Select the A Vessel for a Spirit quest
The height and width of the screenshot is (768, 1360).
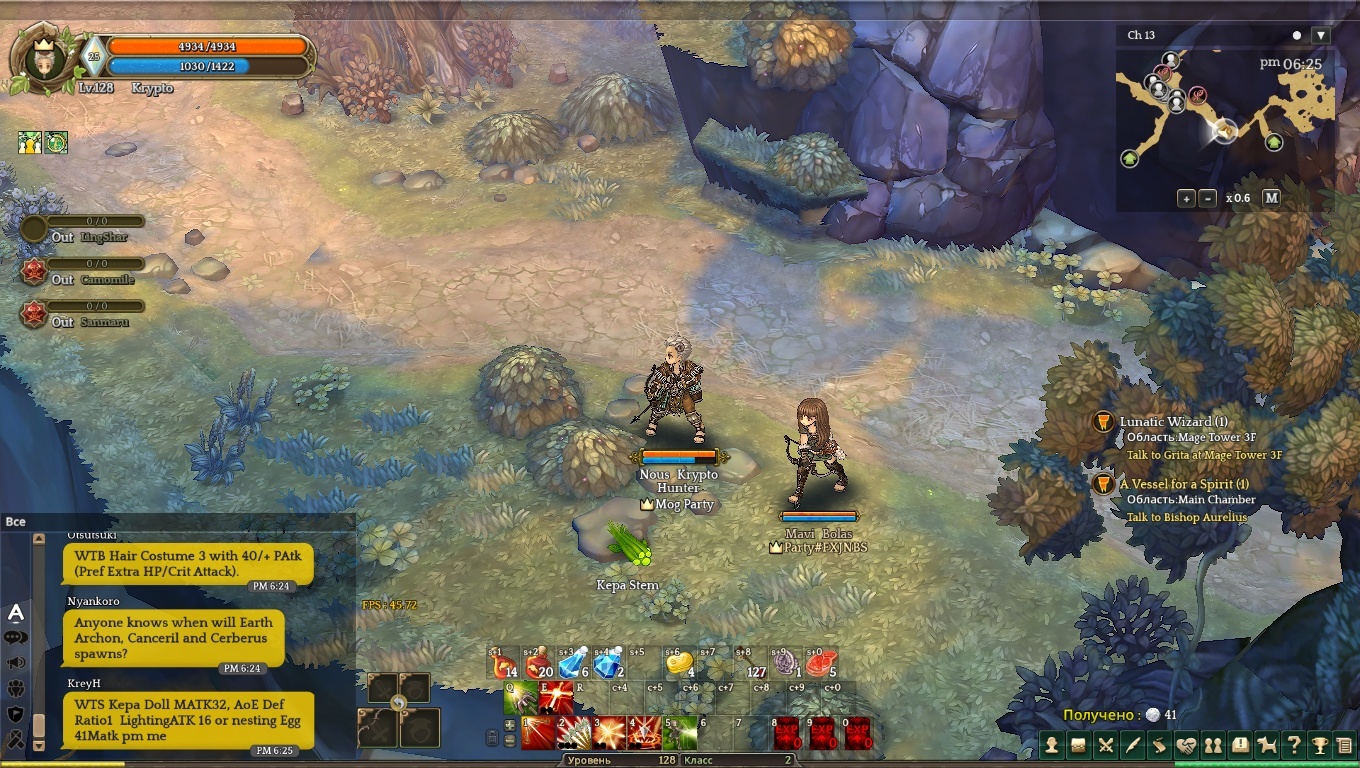(1184, 484)
